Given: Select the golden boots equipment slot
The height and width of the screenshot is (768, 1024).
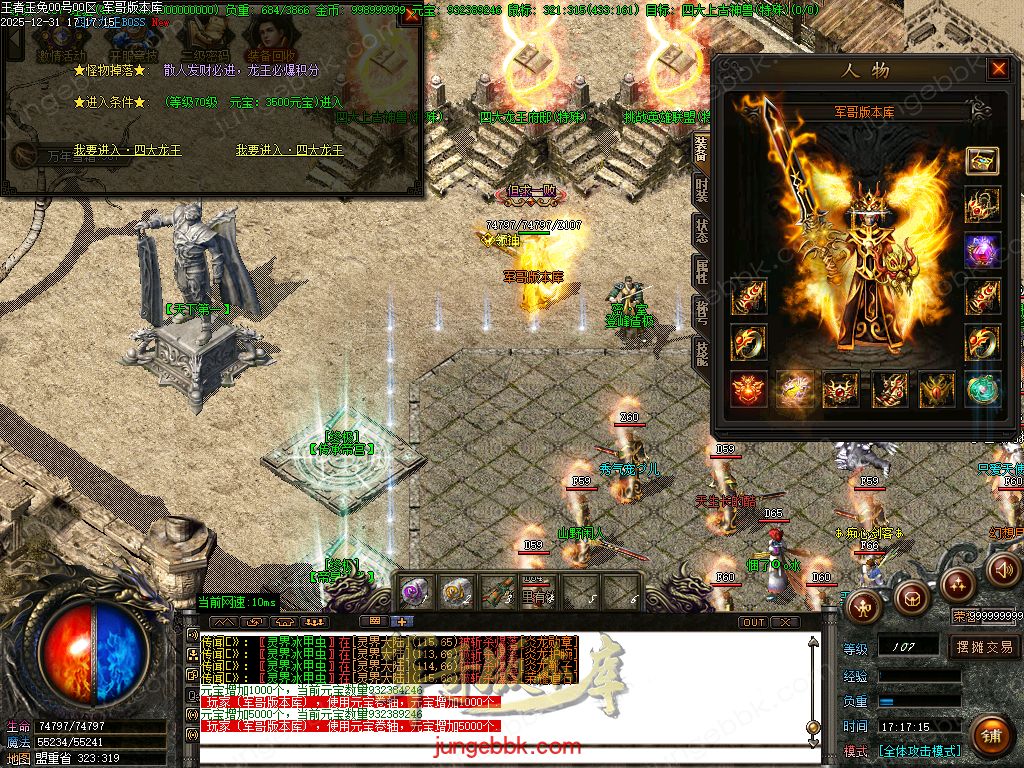Looking at the screenshot, I should coord(889,388).
